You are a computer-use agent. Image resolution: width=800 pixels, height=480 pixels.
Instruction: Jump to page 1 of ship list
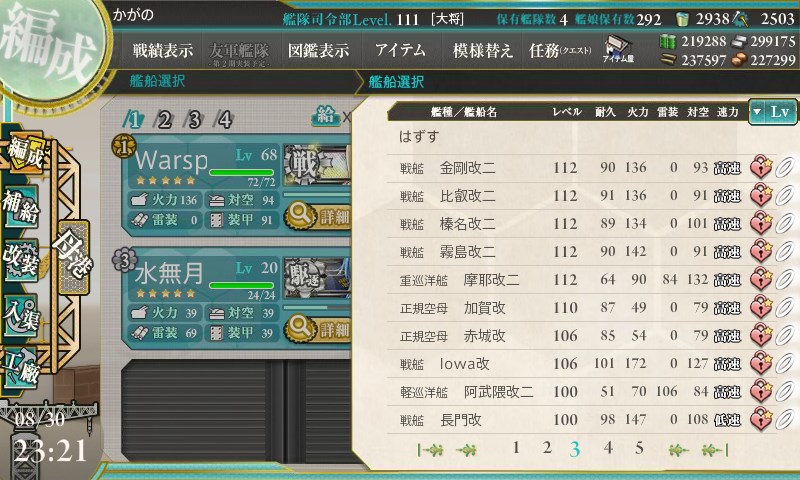516,448
